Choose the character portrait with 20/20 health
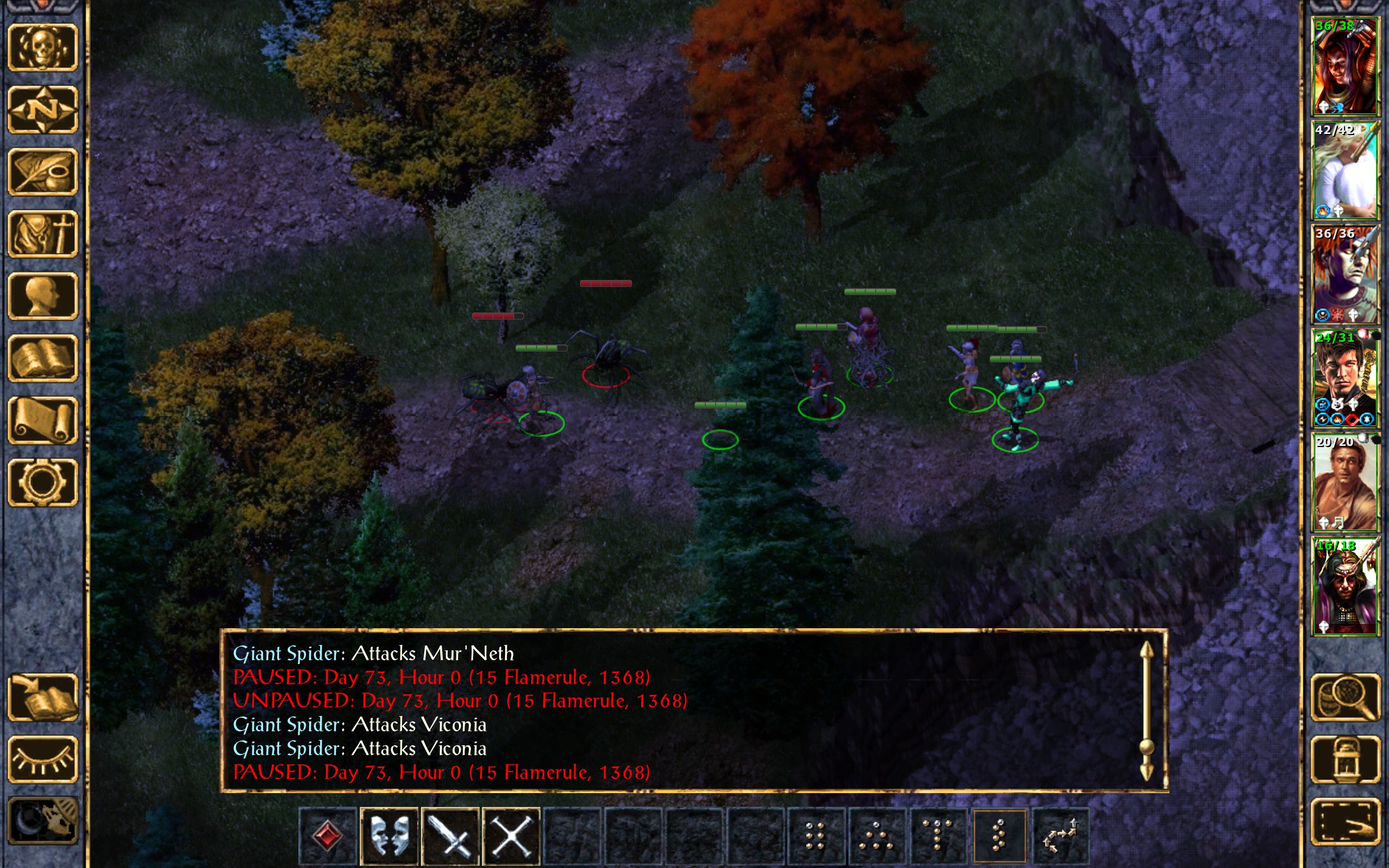 [1345, 482]
